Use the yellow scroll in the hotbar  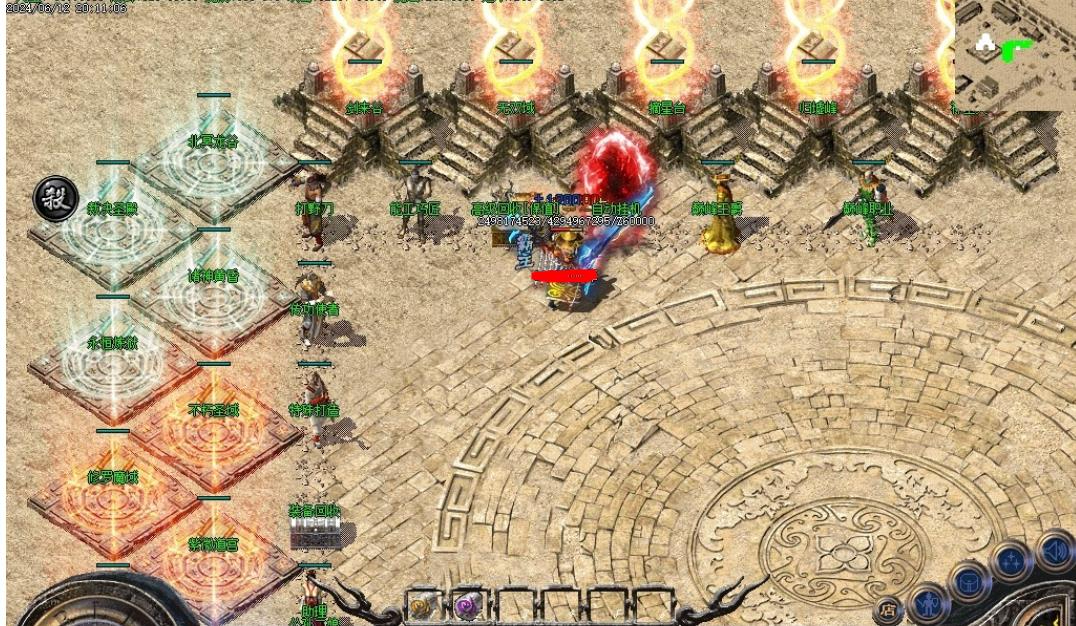[x=423, y=606]
